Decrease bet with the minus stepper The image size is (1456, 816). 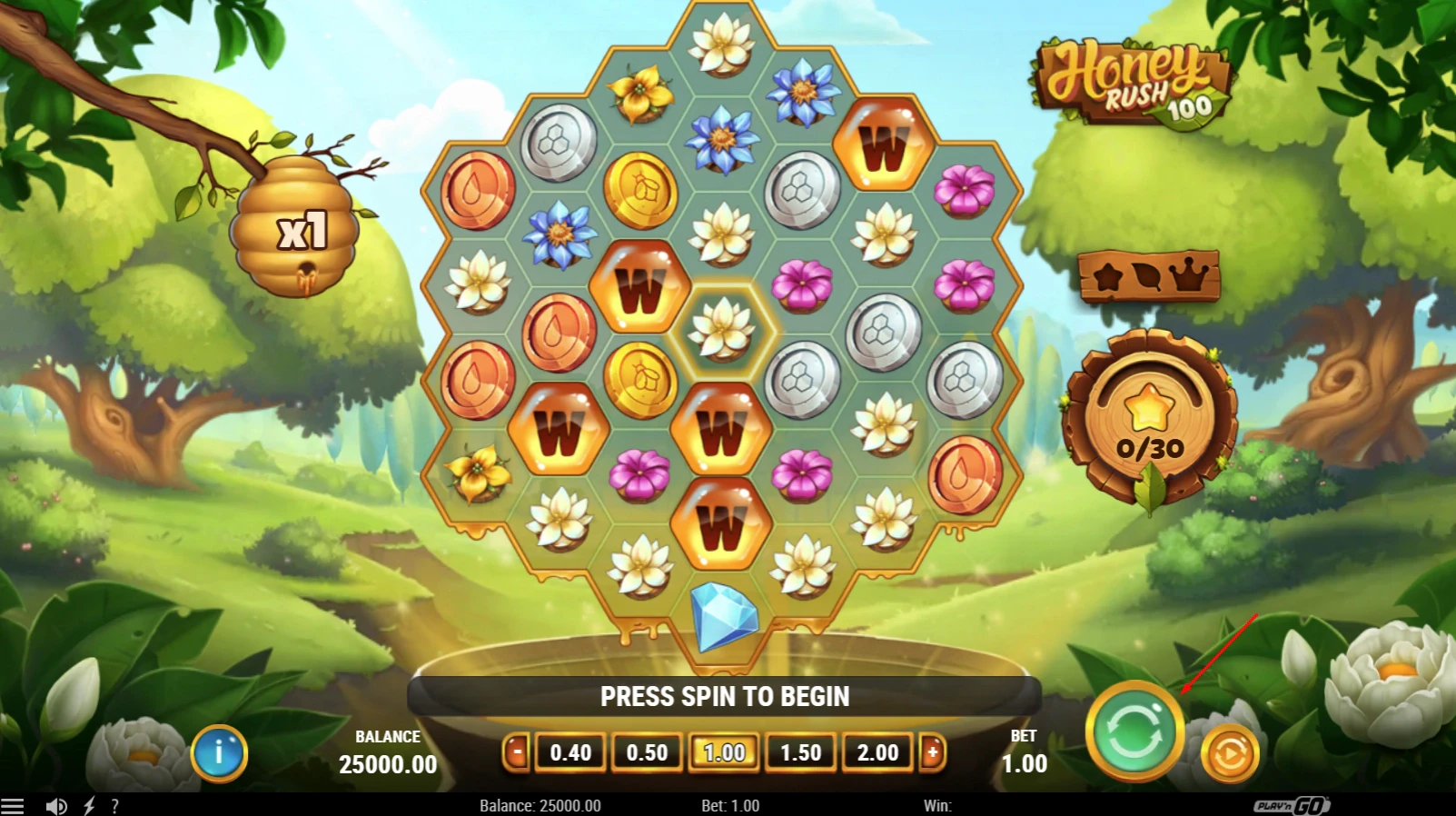516,752
